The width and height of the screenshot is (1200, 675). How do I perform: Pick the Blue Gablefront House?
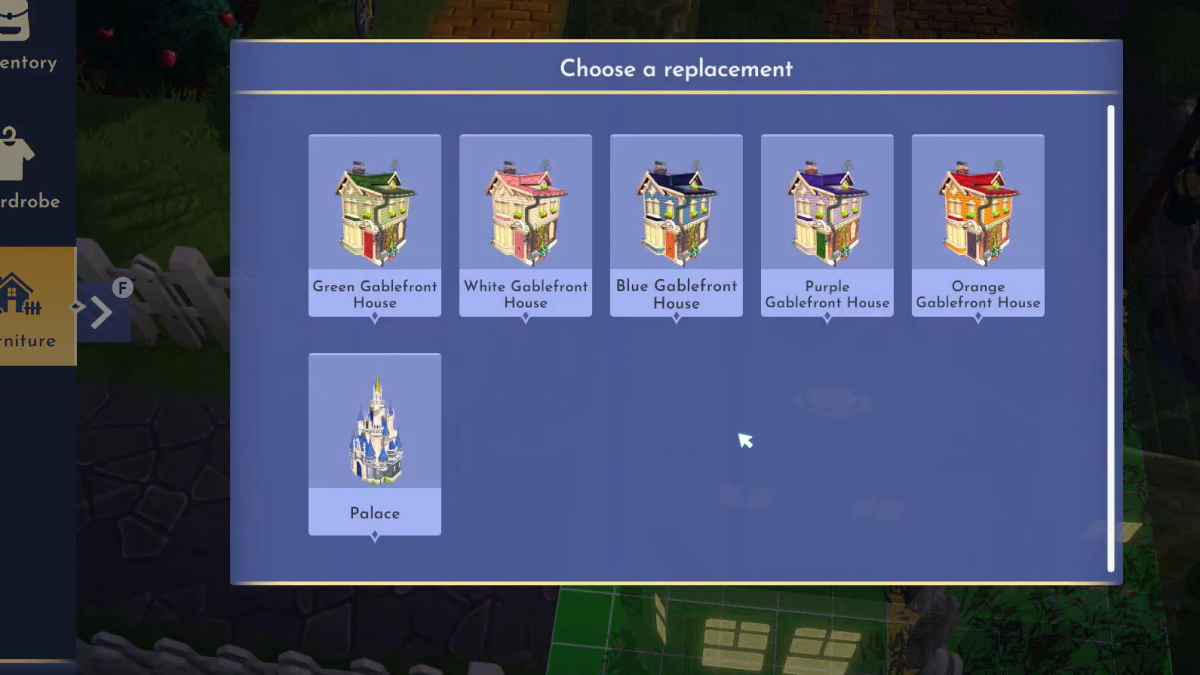coord(676,225)
